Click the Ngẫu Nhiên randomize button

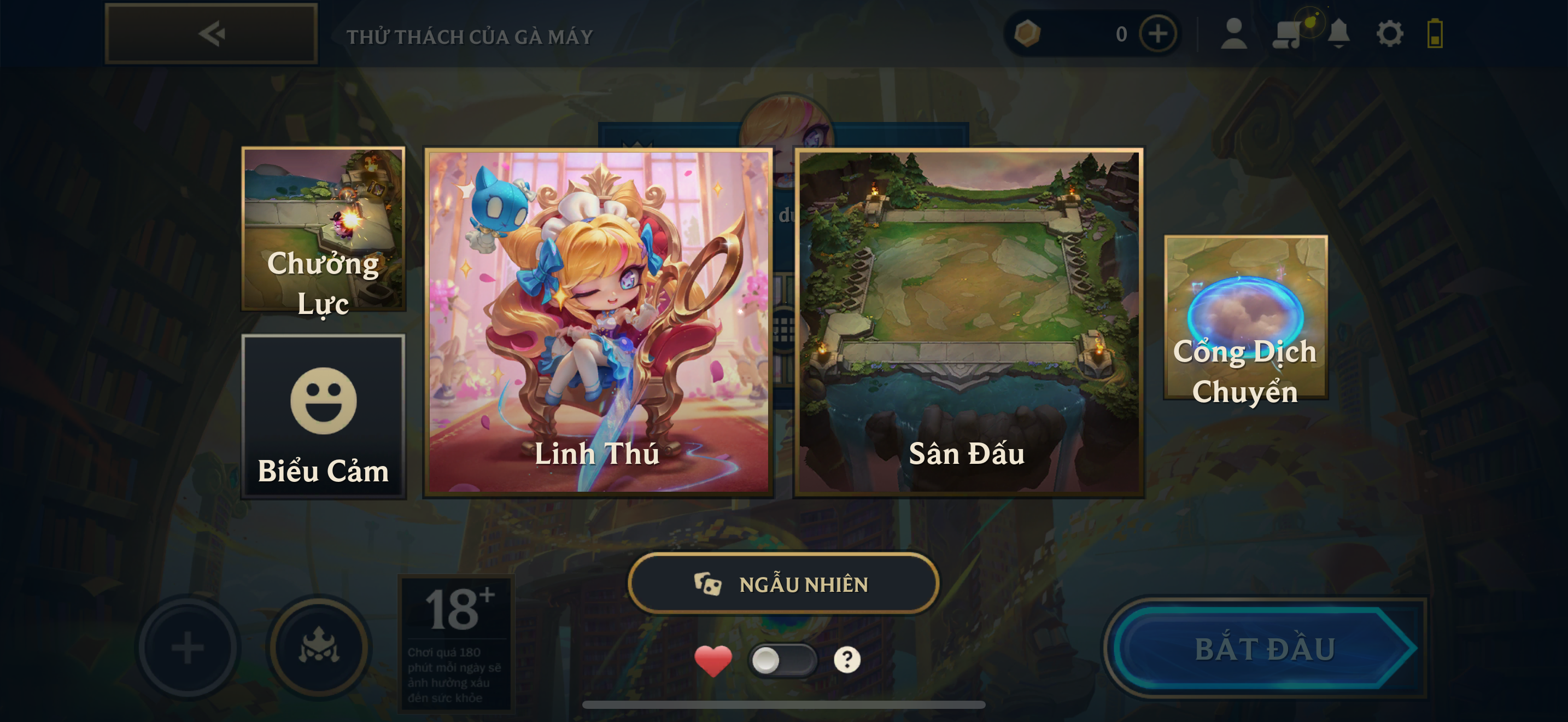click(783, 584)
